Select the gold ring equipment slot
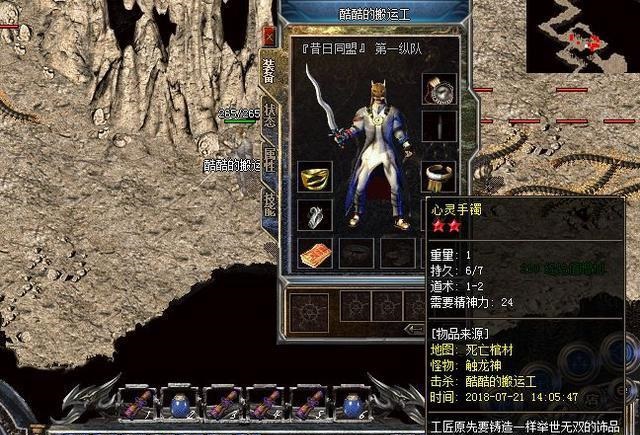 point(315,175)
